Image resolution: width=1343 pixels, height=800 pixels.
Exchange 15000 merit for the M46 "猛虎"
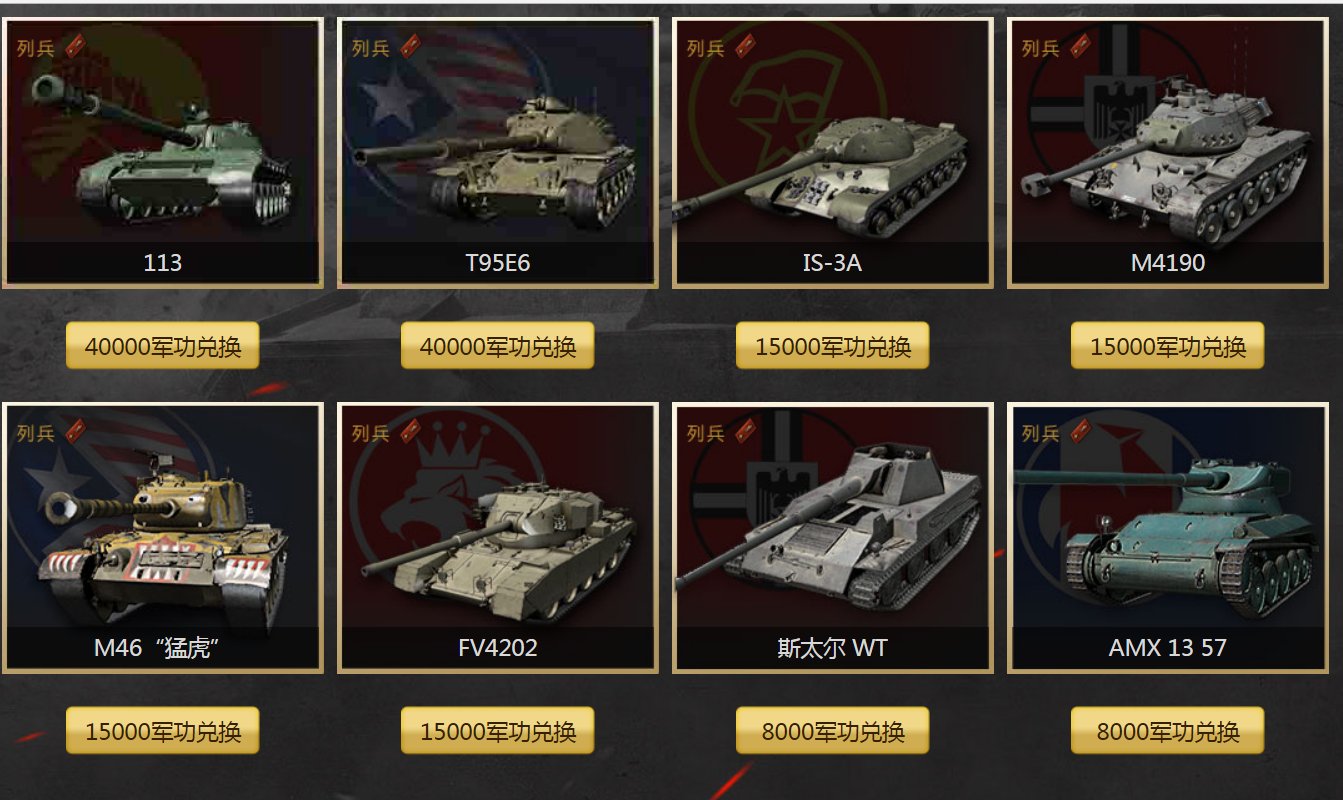pyautogui.click(x=162, y=731)
